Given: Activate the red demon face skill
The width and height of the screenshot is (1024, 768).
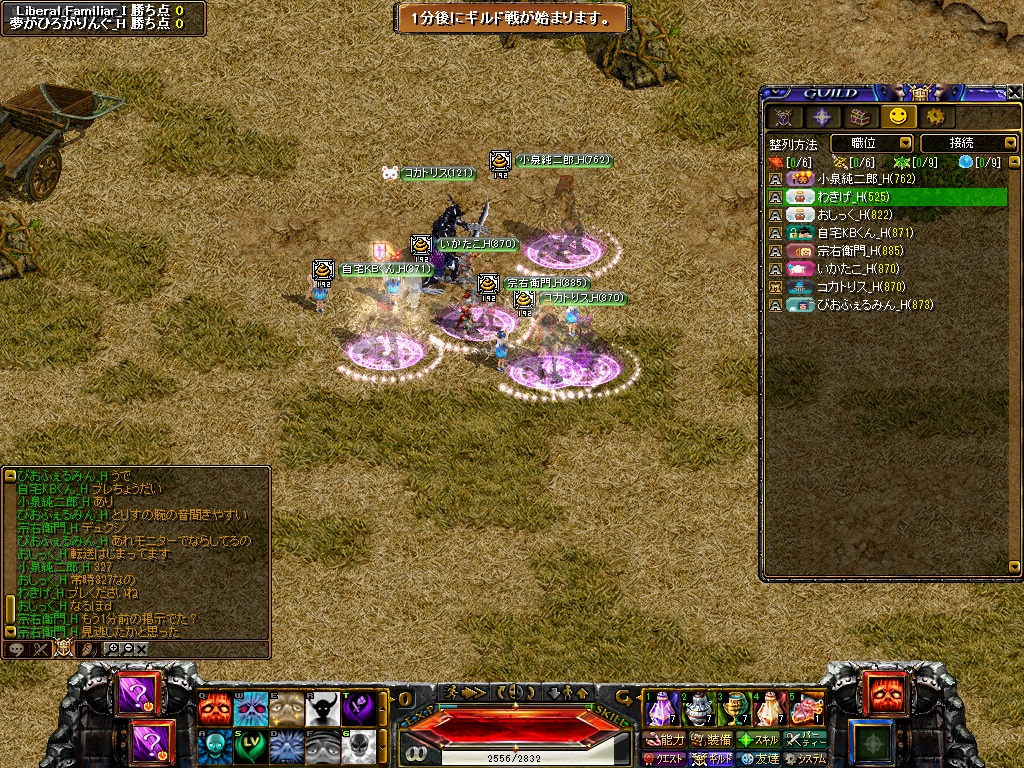Looking at the screenshot, I should point(215,709).
